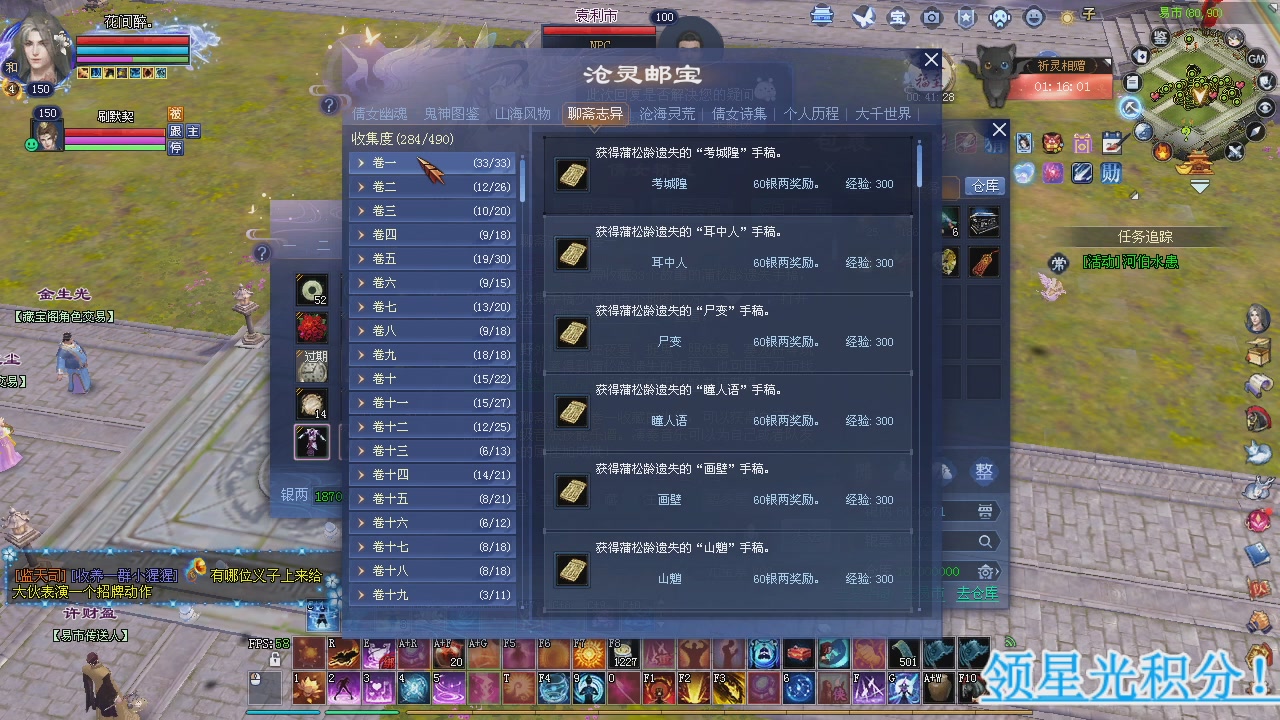Viewport: 1280px width, 720px height.
Task: Open the calendar sign-in icon below the minimap
Action: point(1112,143)
